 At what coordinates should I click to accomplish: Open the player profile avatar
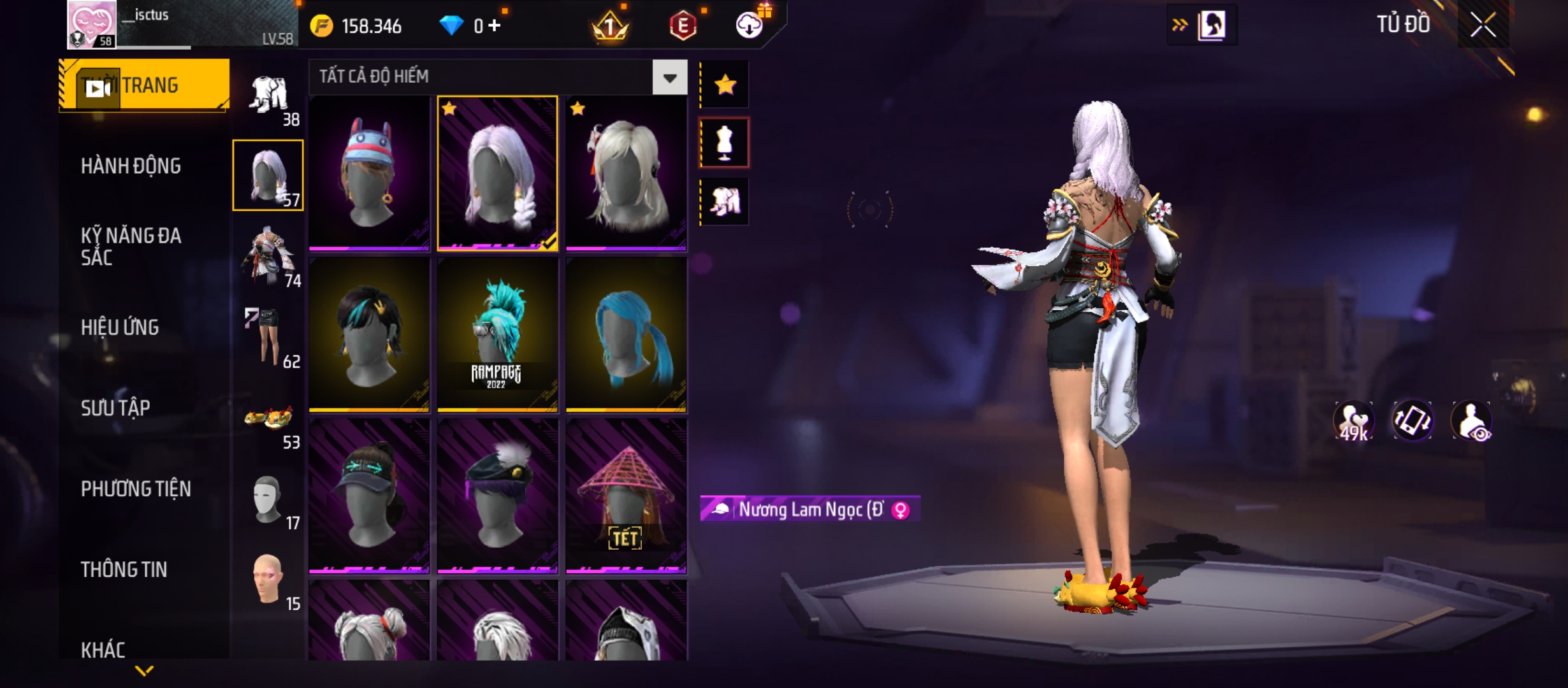click(x=92, y=24)
